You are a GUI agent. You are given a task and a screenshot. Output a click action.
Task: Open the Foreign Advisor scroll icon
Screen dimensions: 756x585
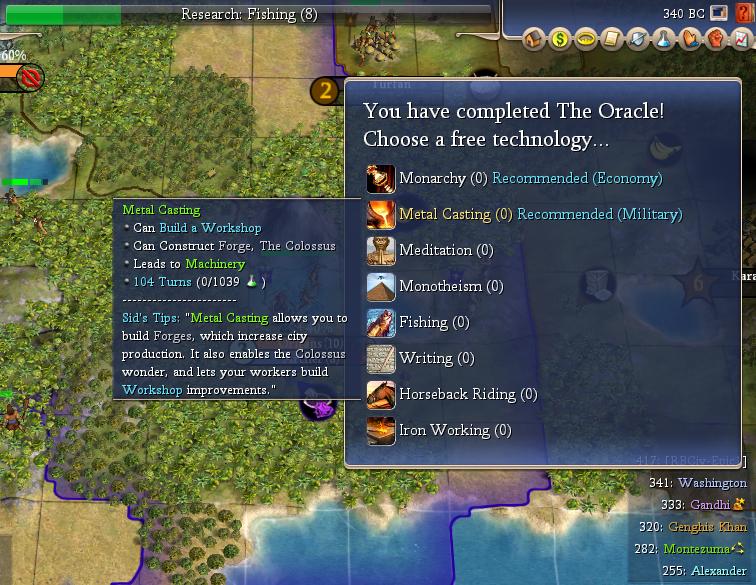point(612,40)
